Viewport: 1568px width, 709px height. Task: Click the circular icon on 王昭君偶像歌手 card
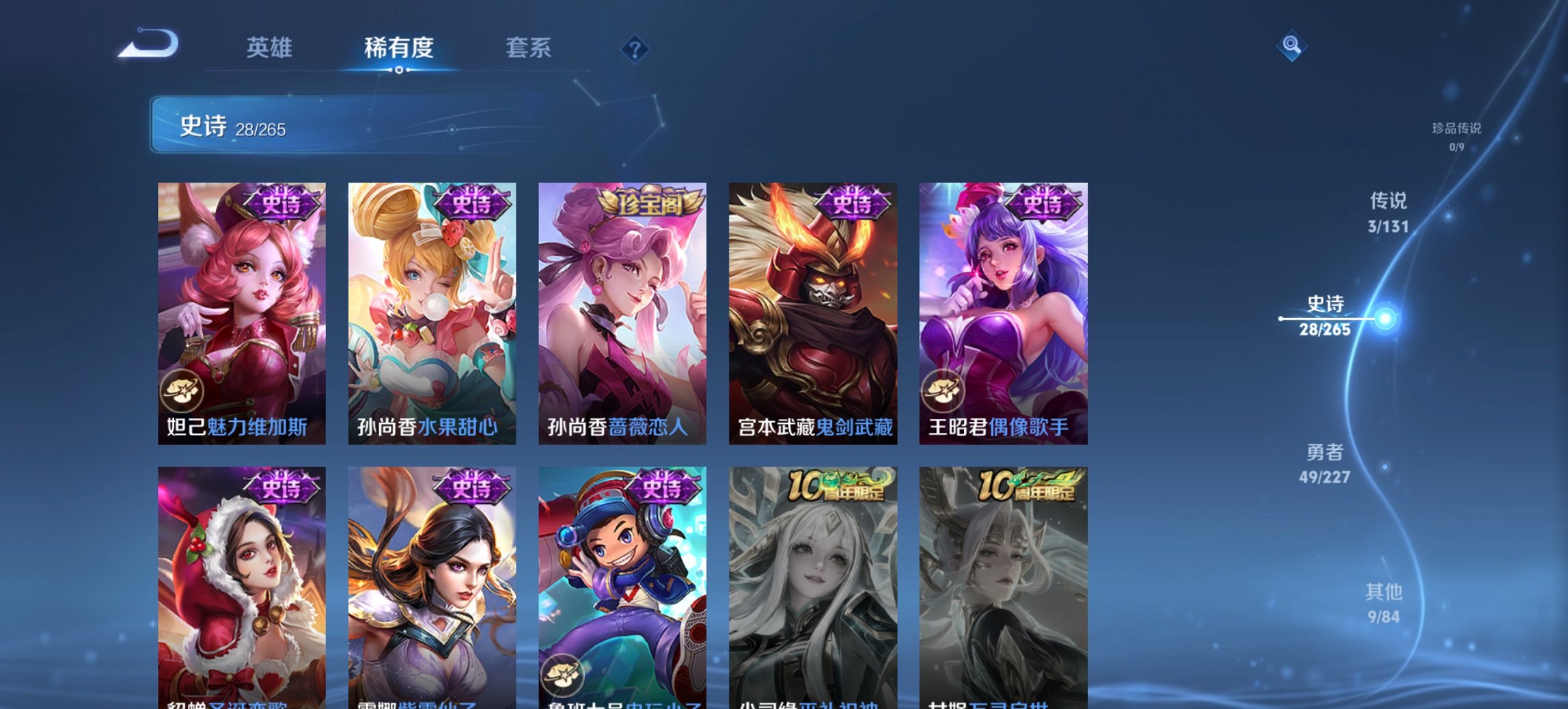(x=943, y=390)
